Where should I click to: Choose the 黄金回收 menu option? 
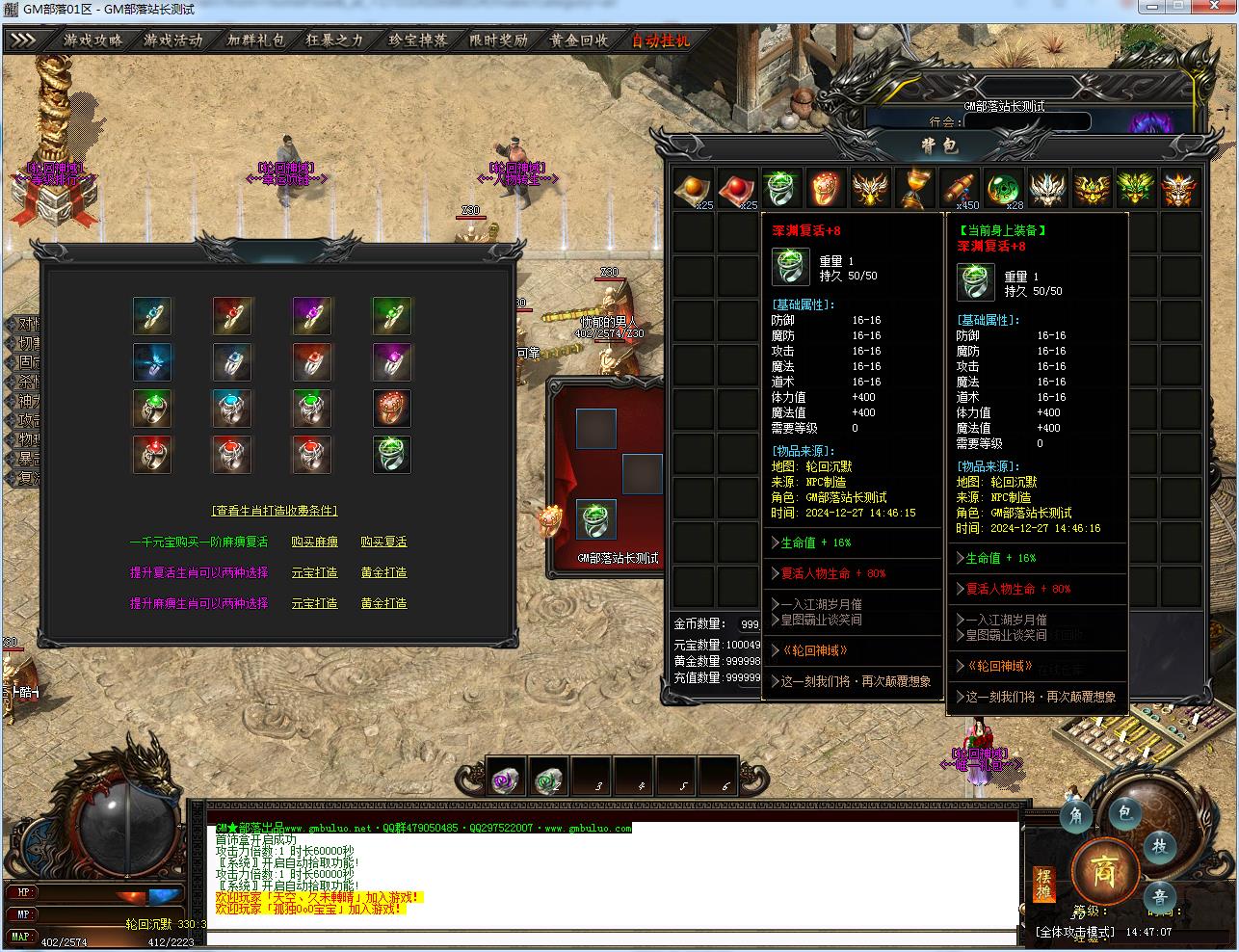(x=579, y=40)
